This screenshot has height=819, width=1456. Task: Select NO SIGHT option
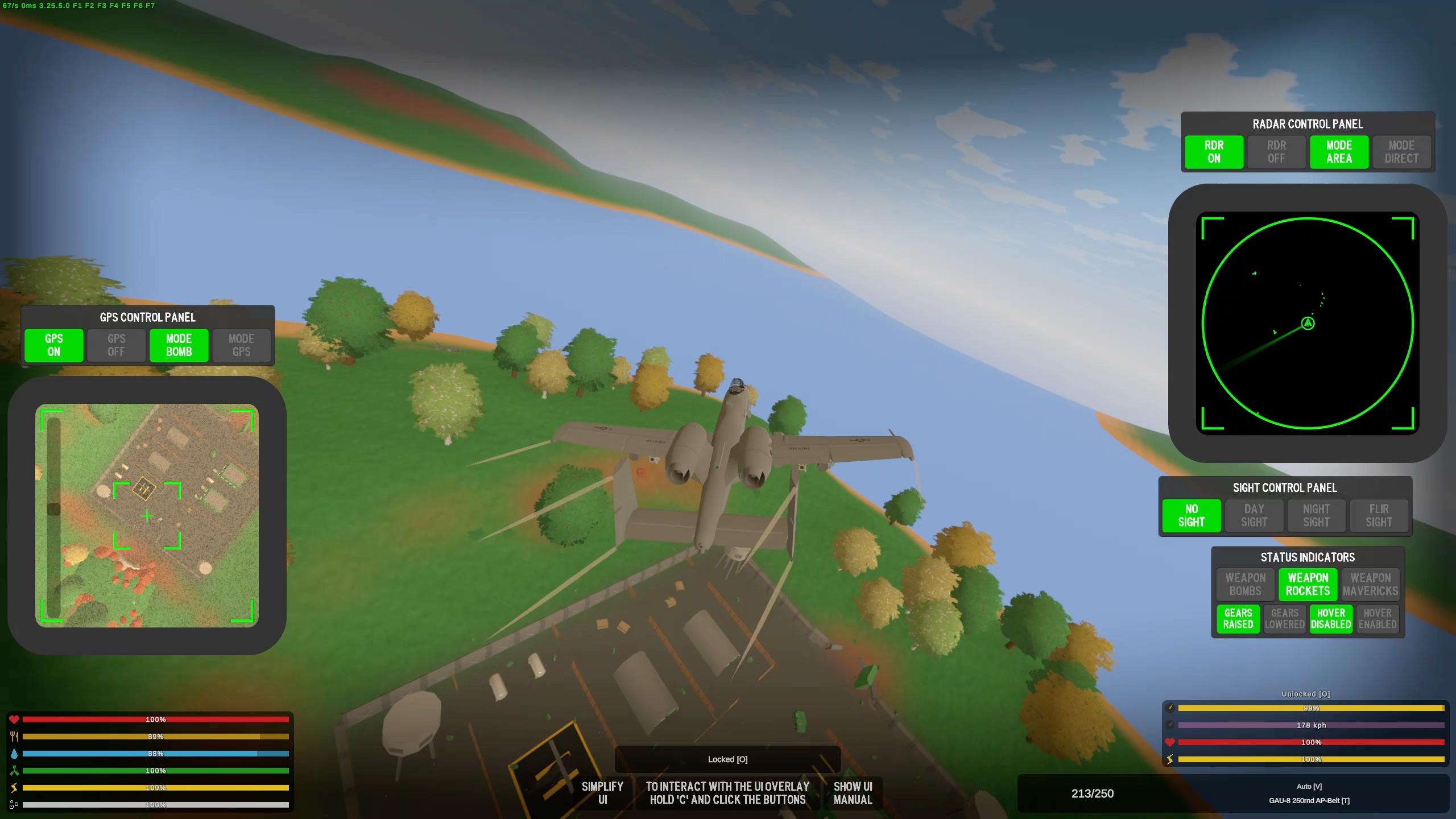1191,516
